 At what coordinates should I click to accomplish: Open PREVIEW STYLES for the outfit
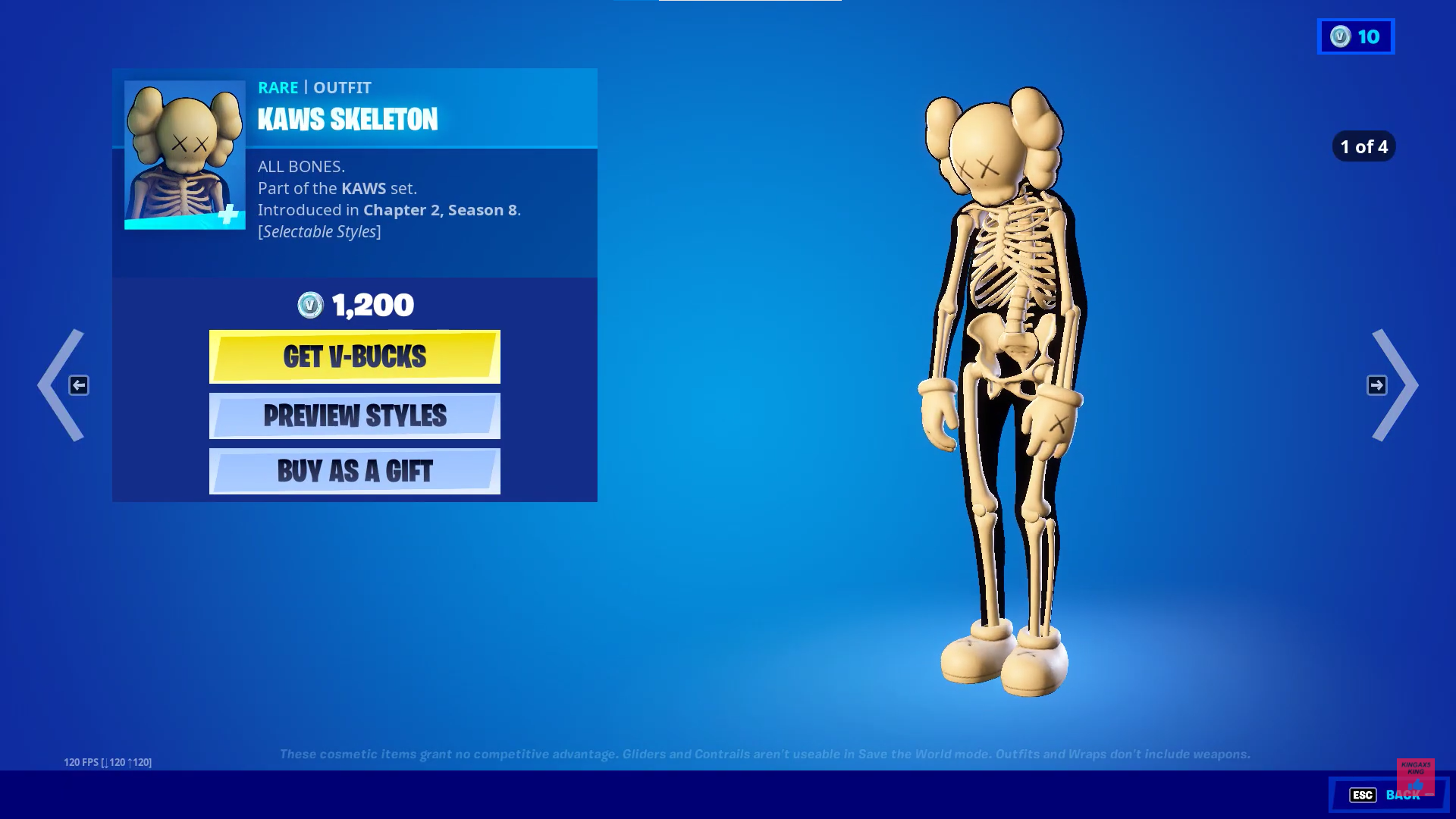click(354, 416)
